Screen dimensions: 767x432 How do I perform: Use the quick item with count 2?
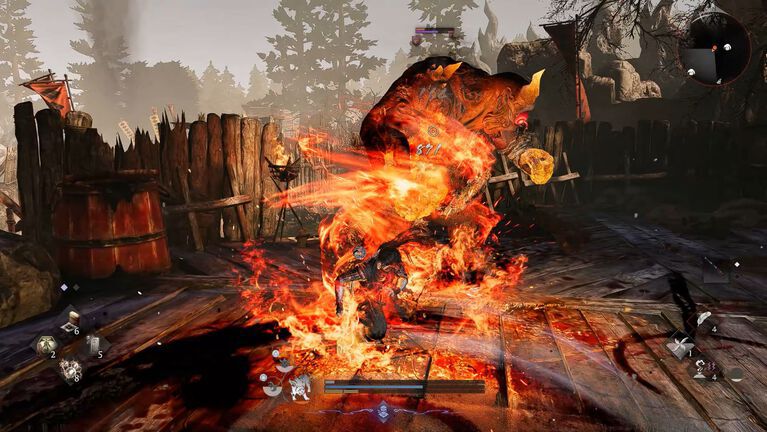click(x=45, y=346)
